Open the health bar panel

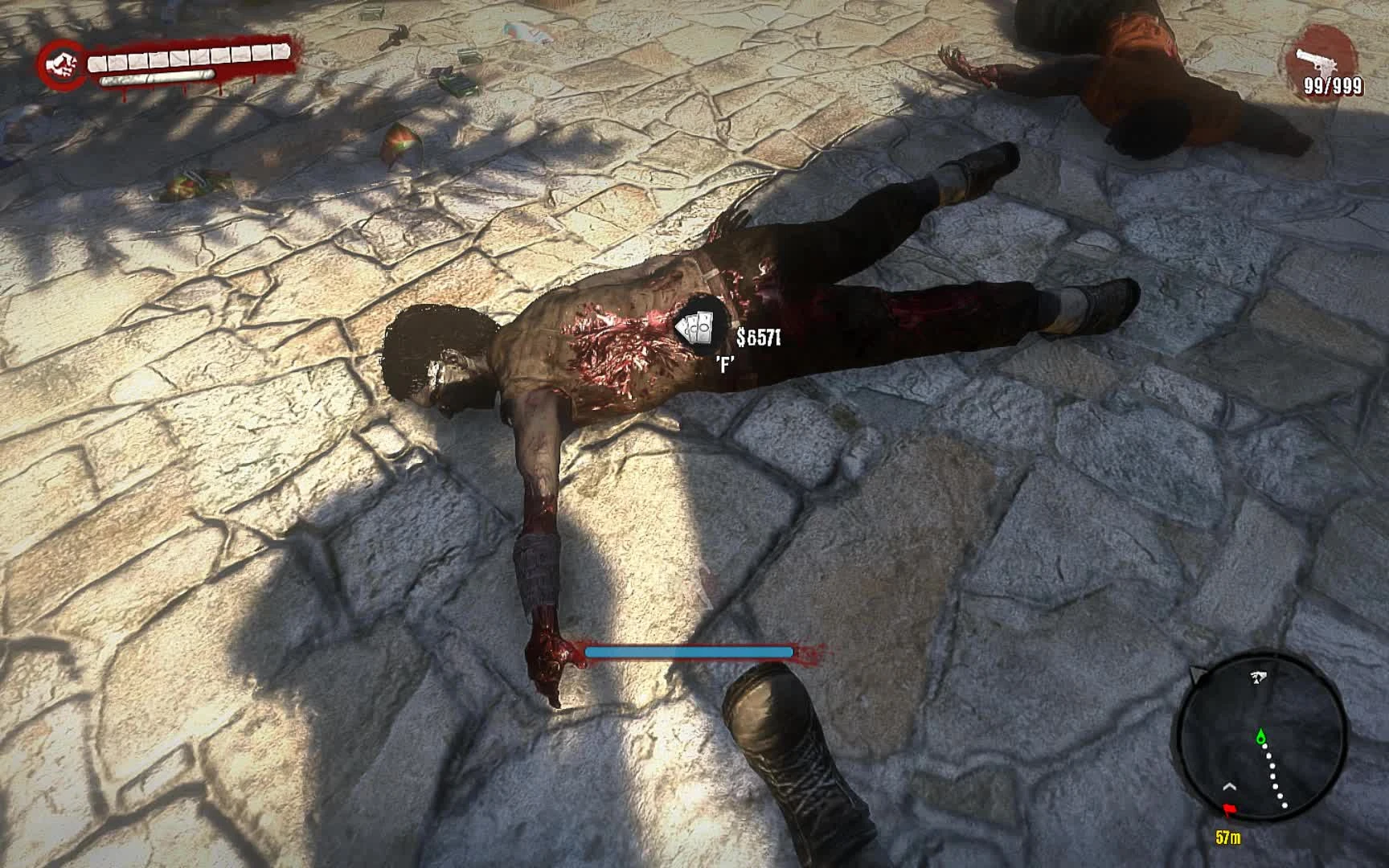(189, 58)
